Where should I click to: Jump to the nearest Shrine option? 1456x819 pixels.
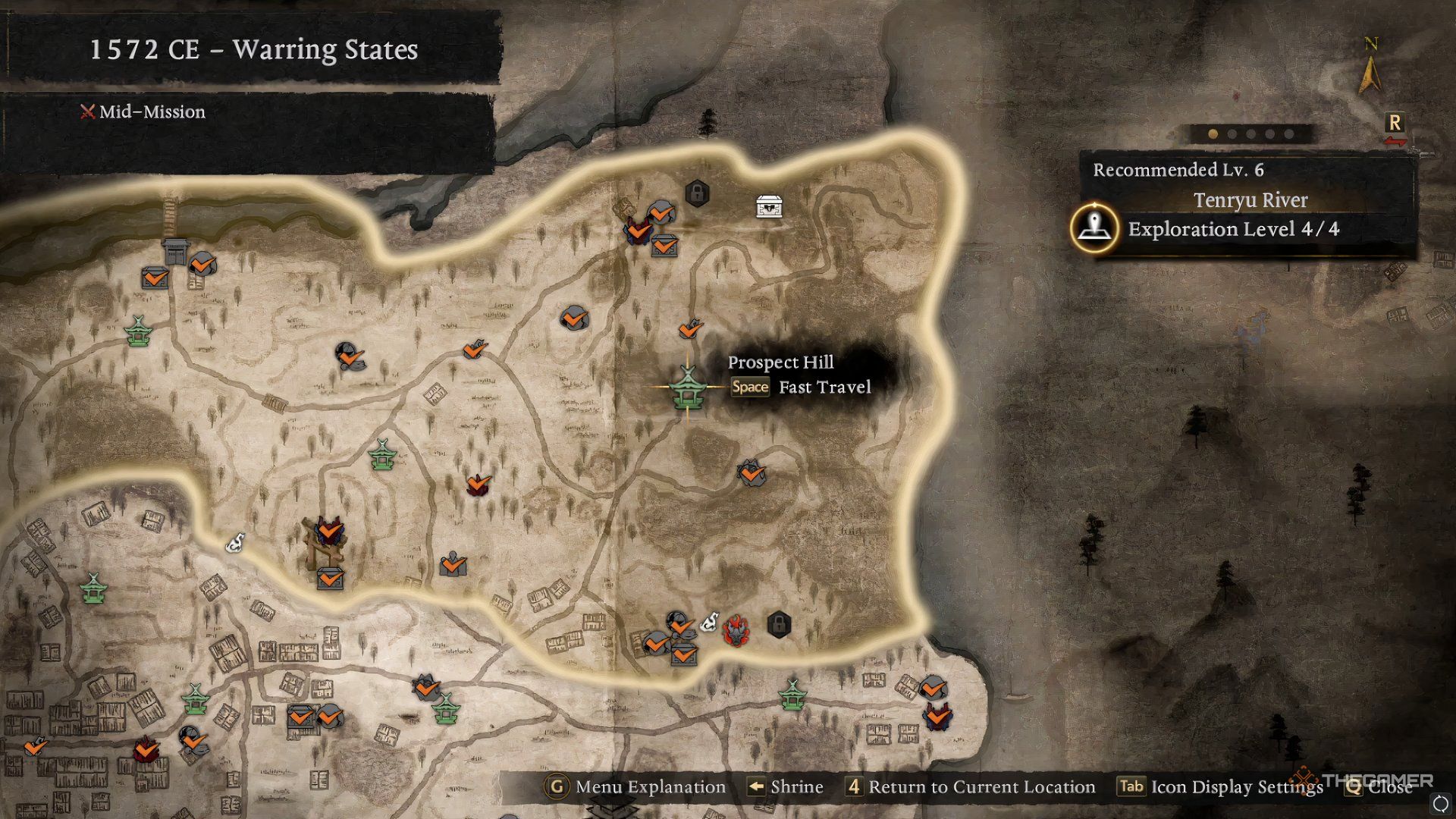pos(785,787)
